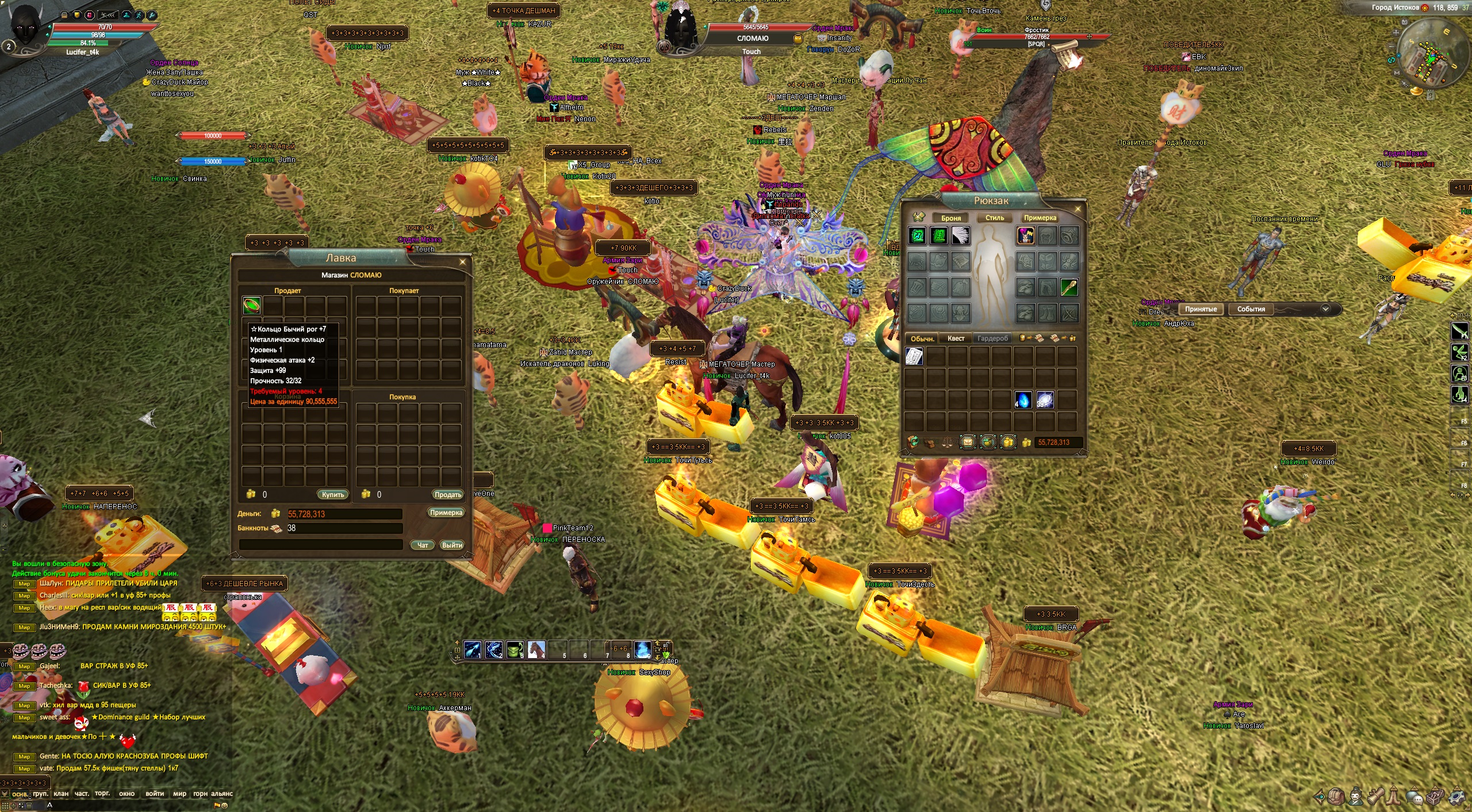Open the shop Чат button

click(x=423, y=545)
